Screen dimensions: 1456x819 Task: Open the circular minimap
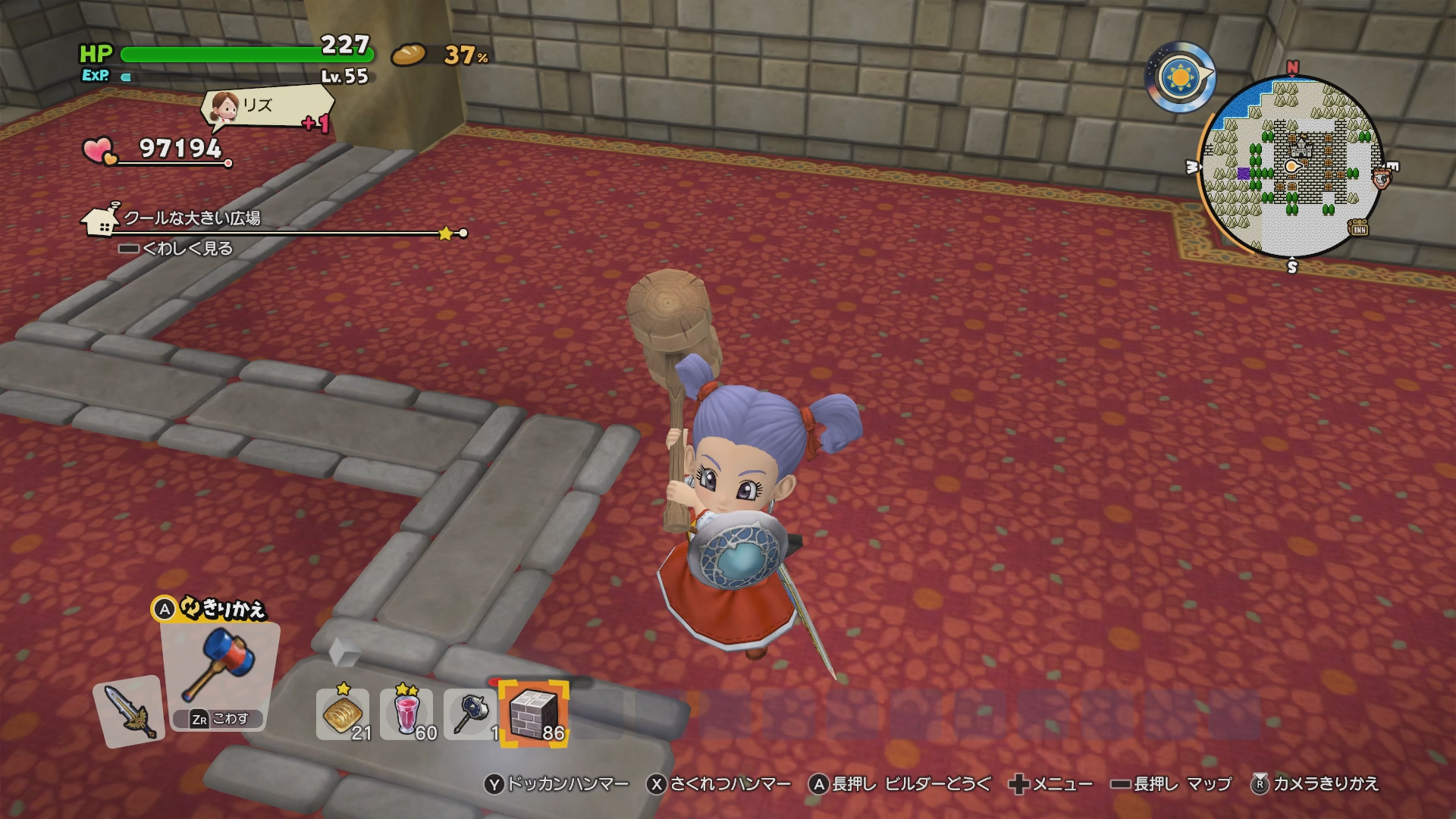[x=1291, y=167]
